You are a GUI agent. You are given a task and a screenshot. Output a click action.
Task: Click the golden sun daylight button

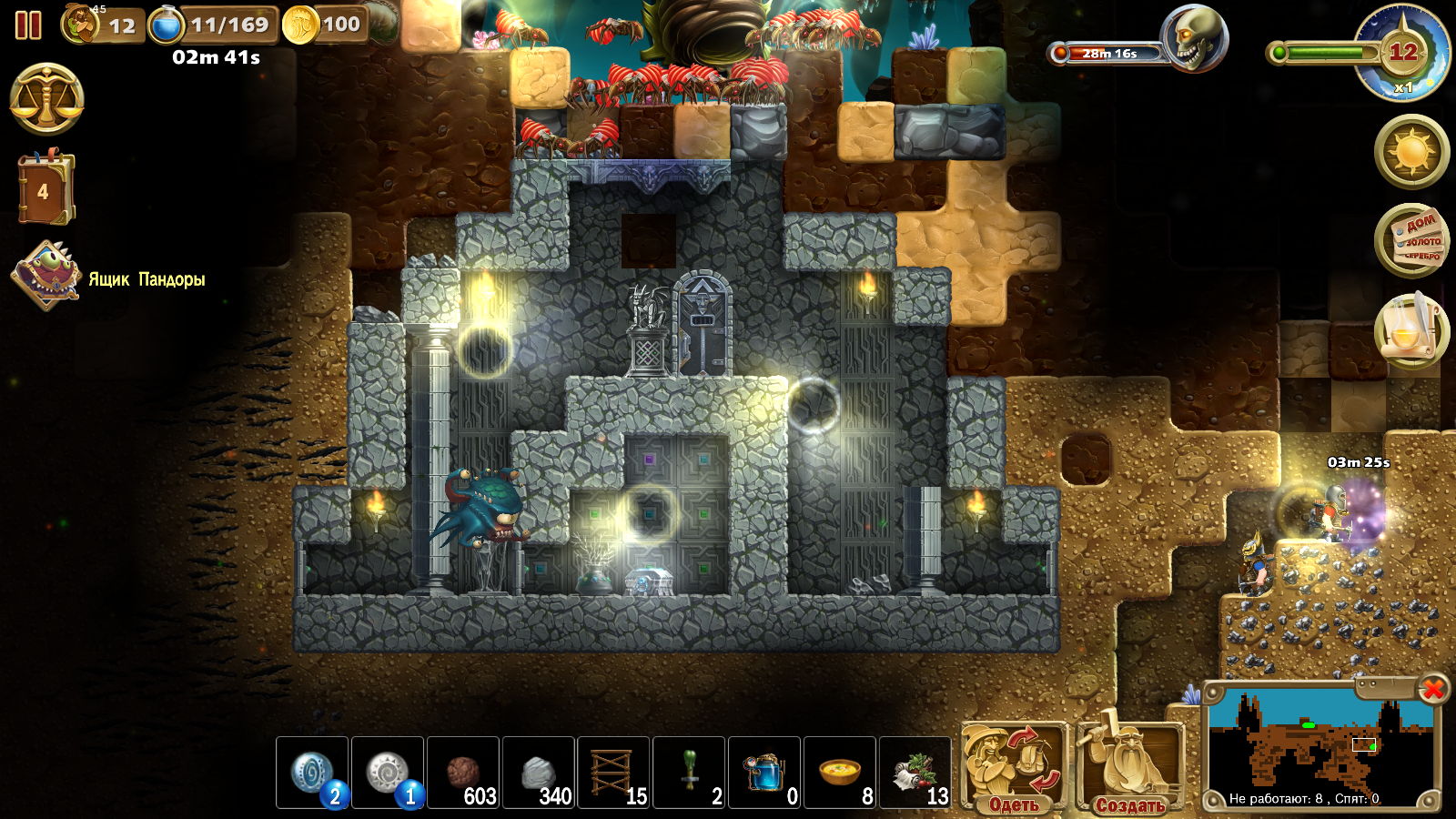tap(1411, 150)
